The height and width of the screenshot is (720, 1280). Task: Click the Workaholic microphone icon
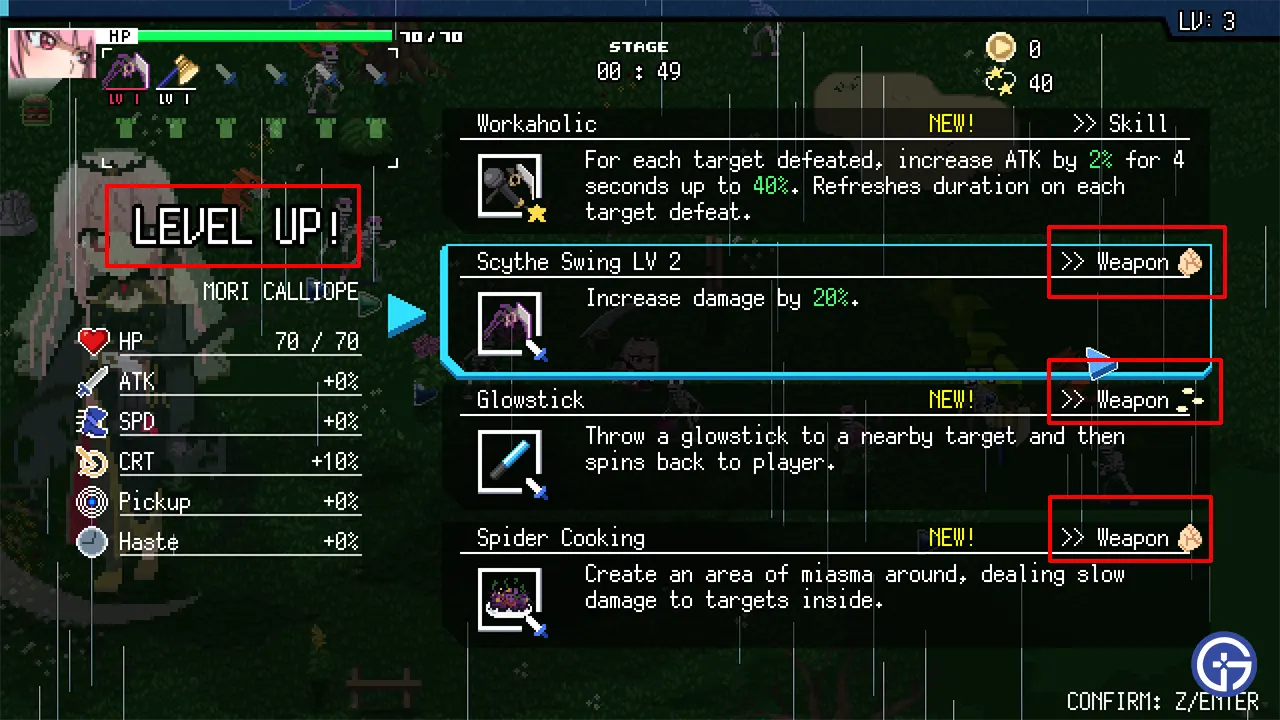pyautogui.click(x=509, y=185)
